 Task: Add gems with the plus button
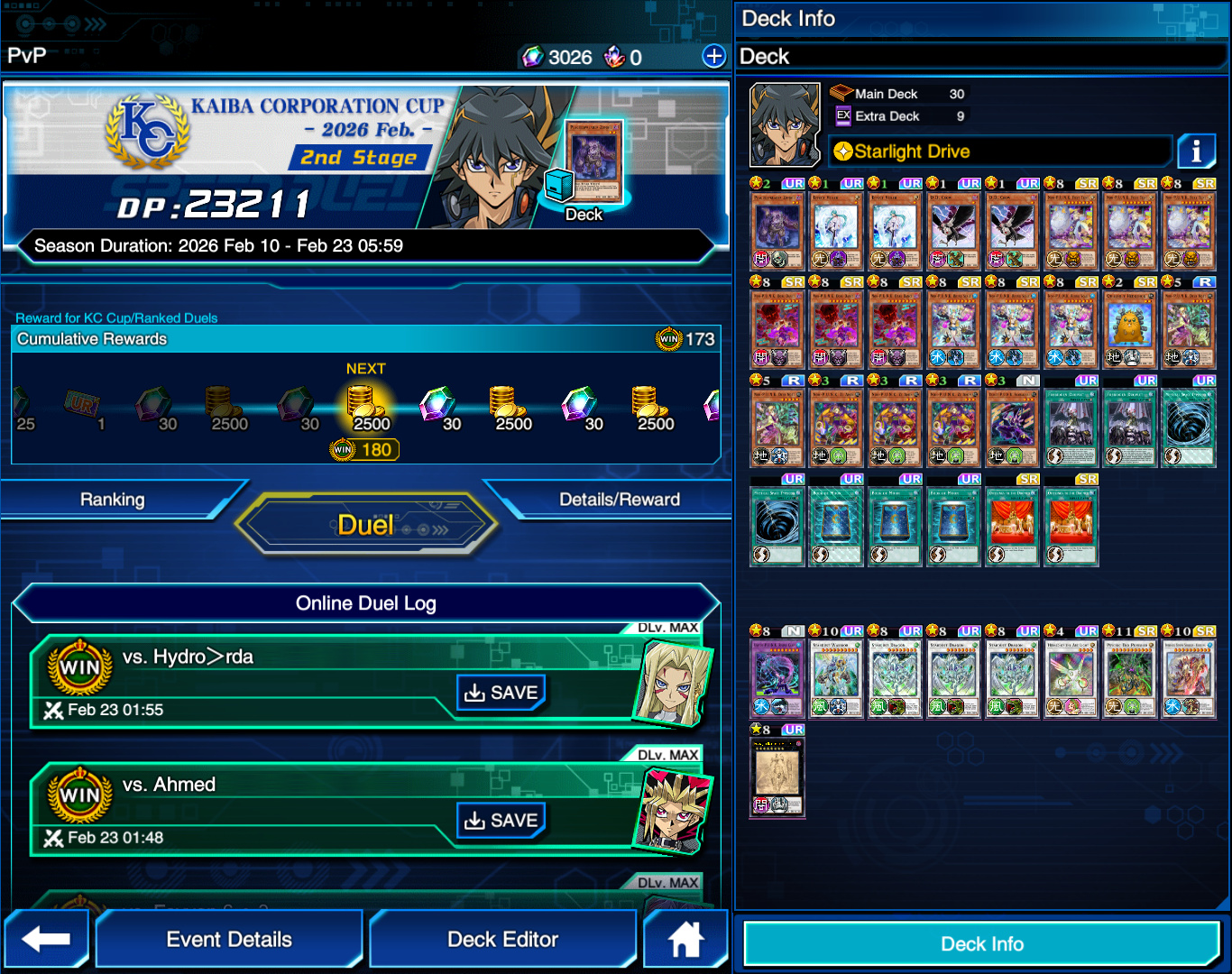click(713, 57)
